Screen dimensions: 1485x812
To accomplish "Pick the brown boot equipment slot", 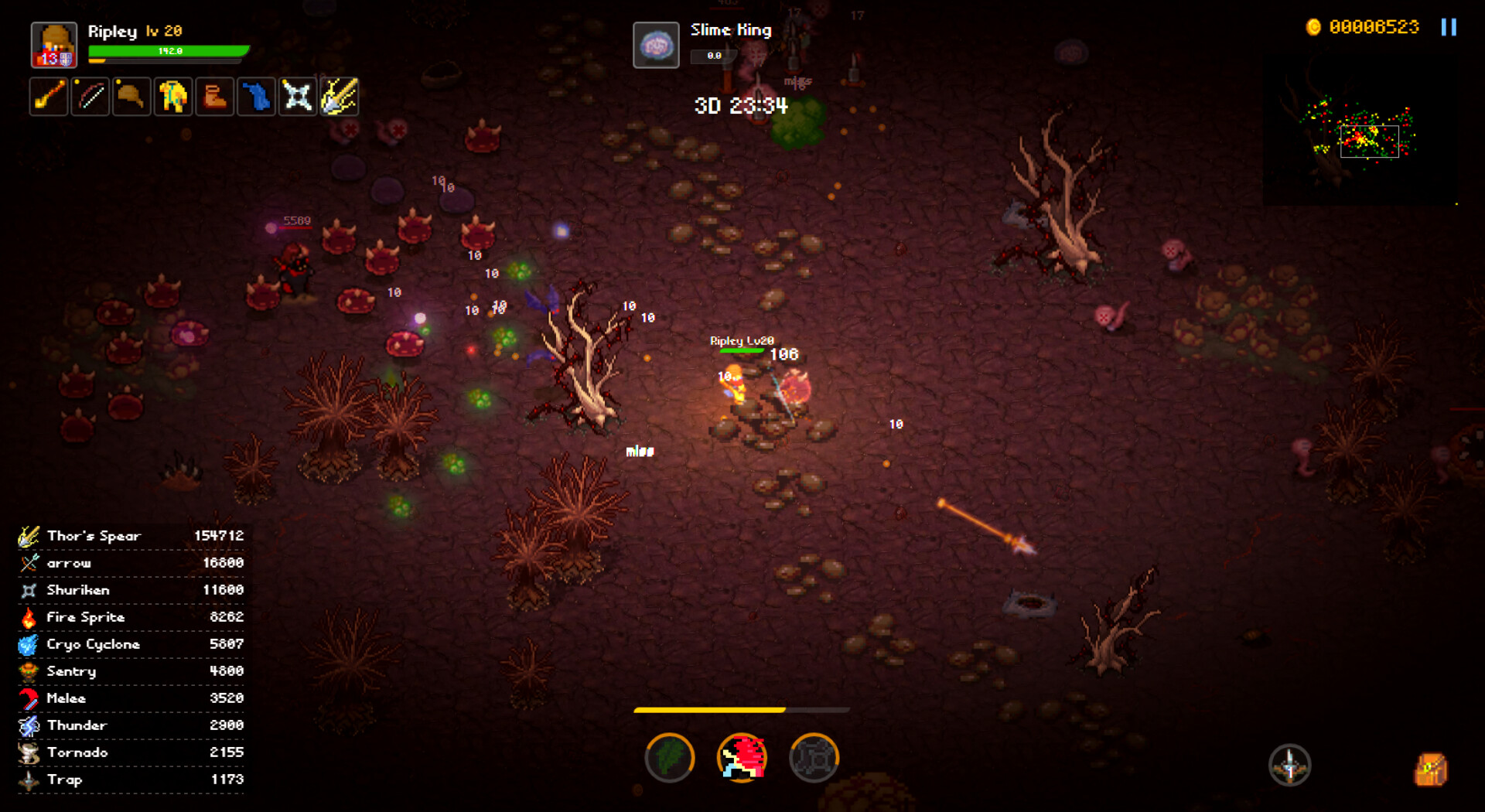I will tap(215, 97).
